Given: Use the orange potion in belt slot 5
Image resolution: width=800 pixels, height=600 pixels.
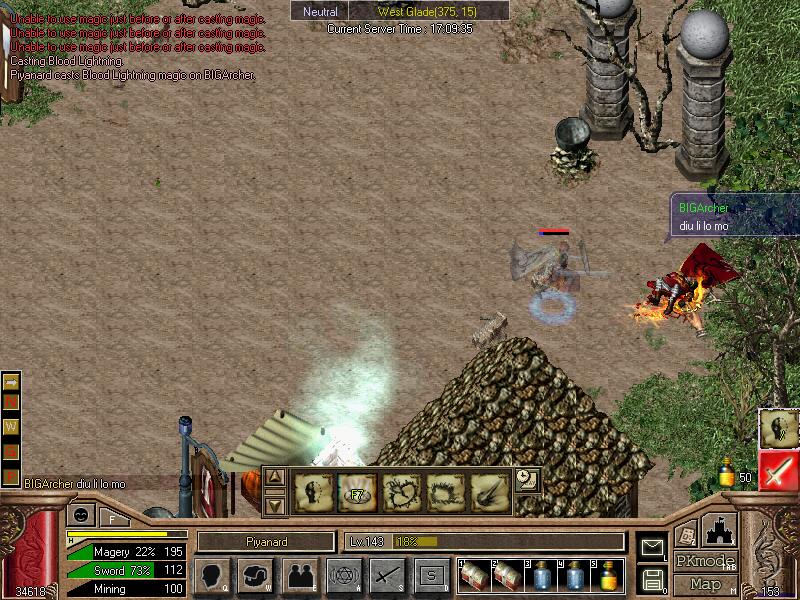Looking at the screenshot, I should (609, 576).
